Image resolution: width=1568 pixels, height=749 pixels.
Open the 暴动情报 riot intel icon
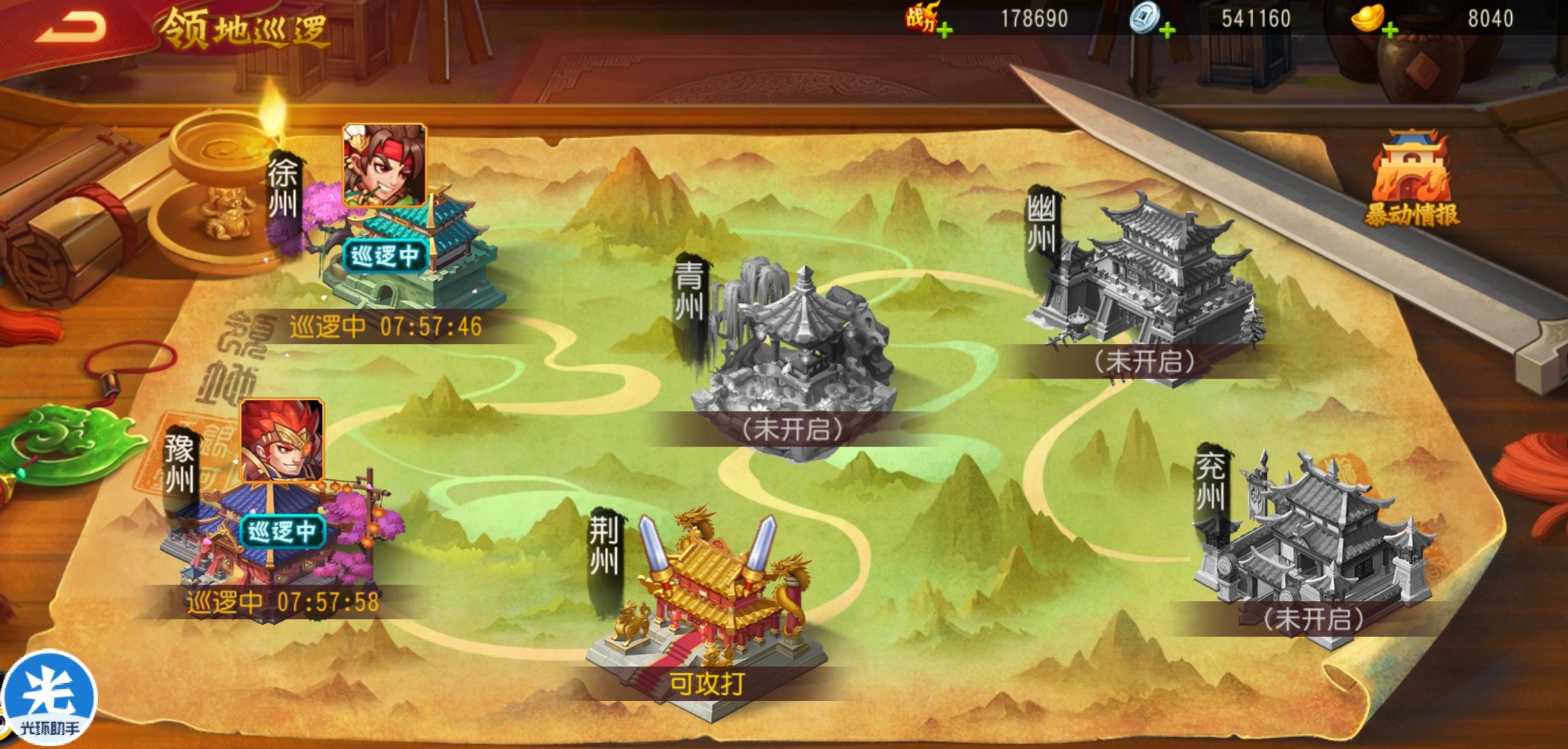click(1411, 180)
